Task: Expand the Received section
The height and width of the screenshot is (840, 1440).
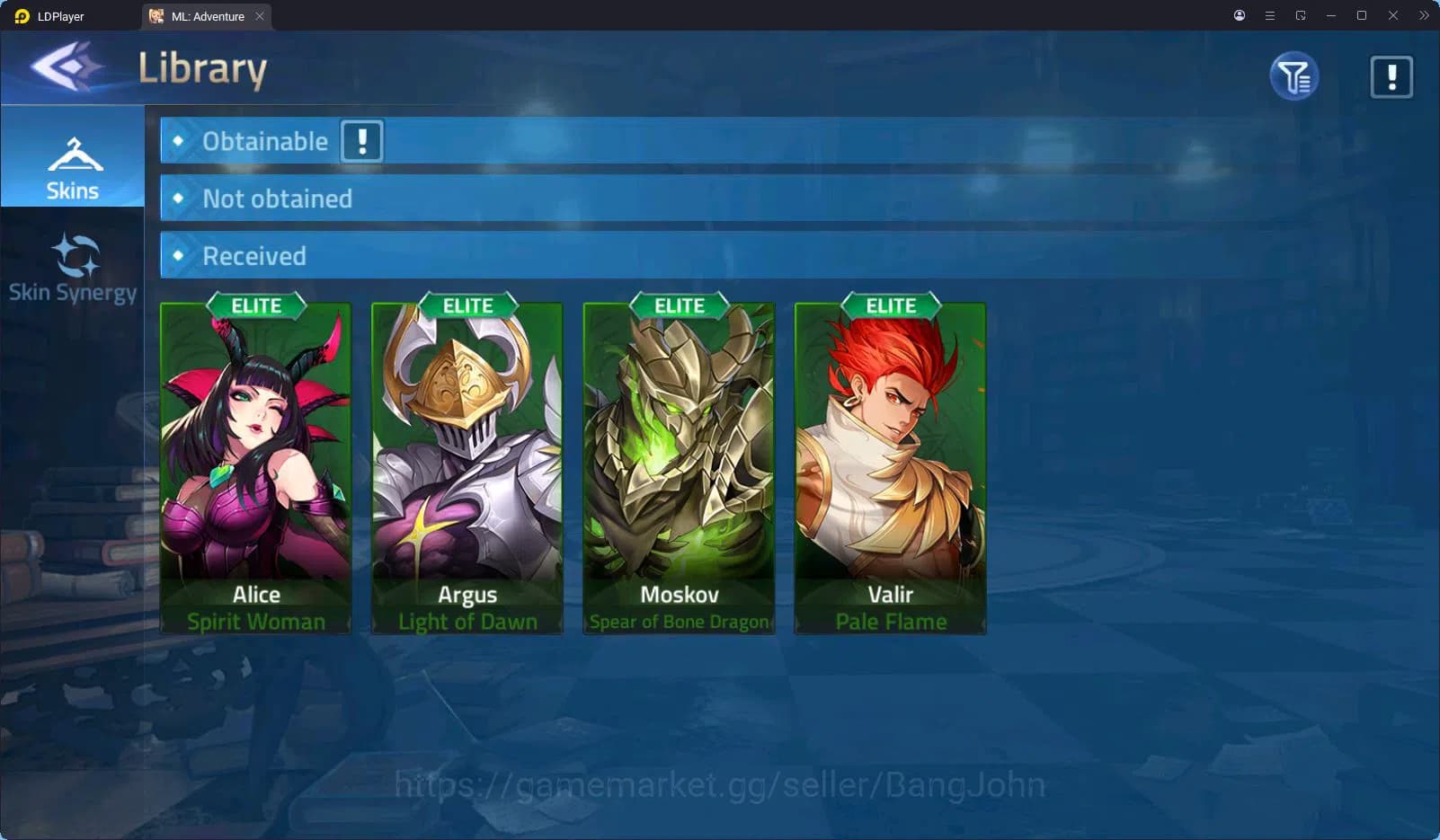Action: coord(254,255)
